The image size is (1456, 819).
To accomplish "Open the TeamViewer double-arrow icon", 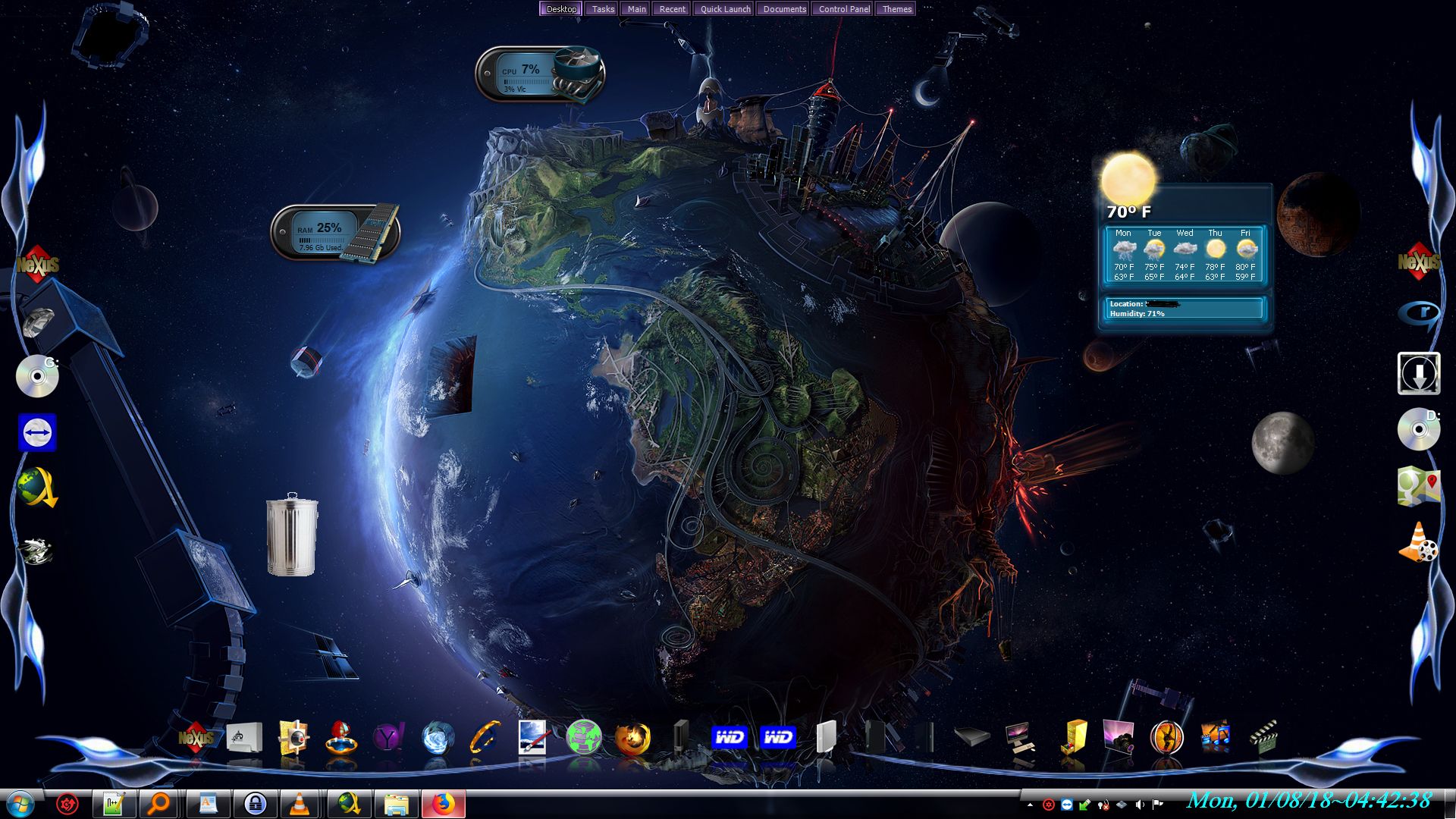I will (37, 432).
